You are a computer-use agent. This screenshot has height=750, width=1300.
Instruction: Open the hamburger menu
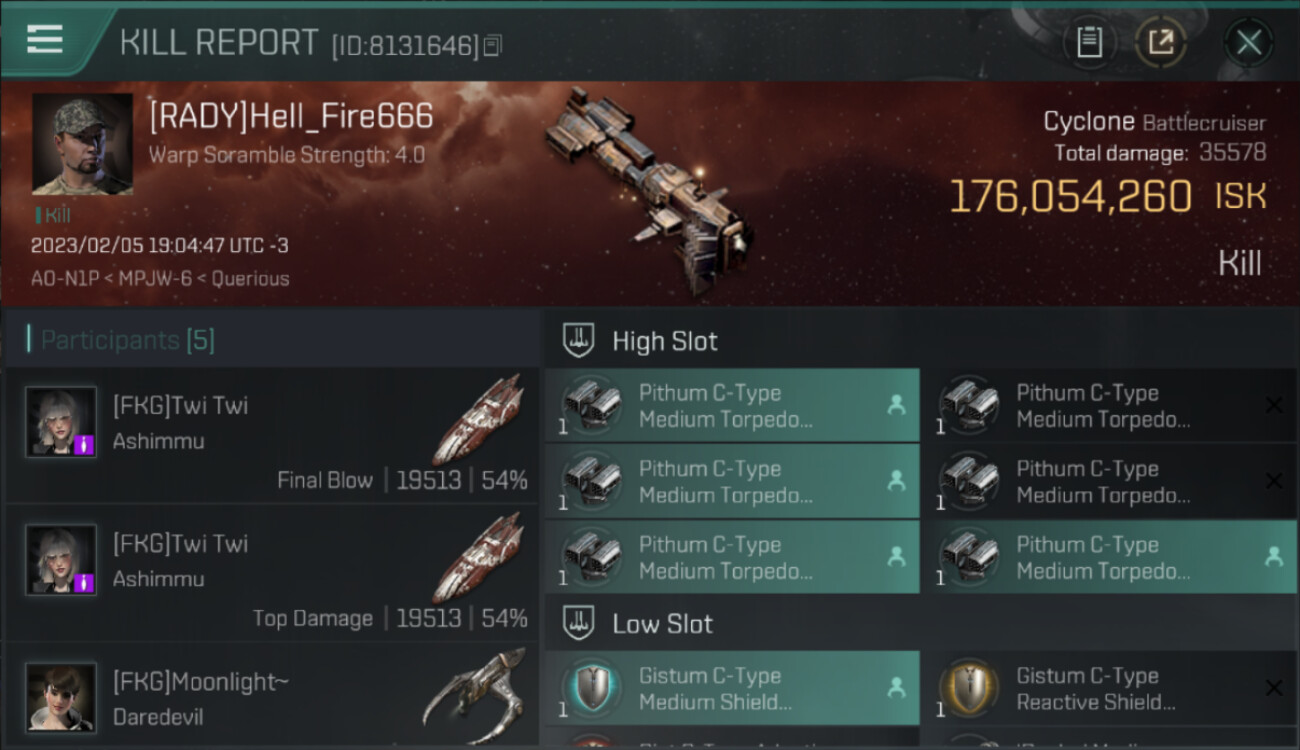pos(45,40)
